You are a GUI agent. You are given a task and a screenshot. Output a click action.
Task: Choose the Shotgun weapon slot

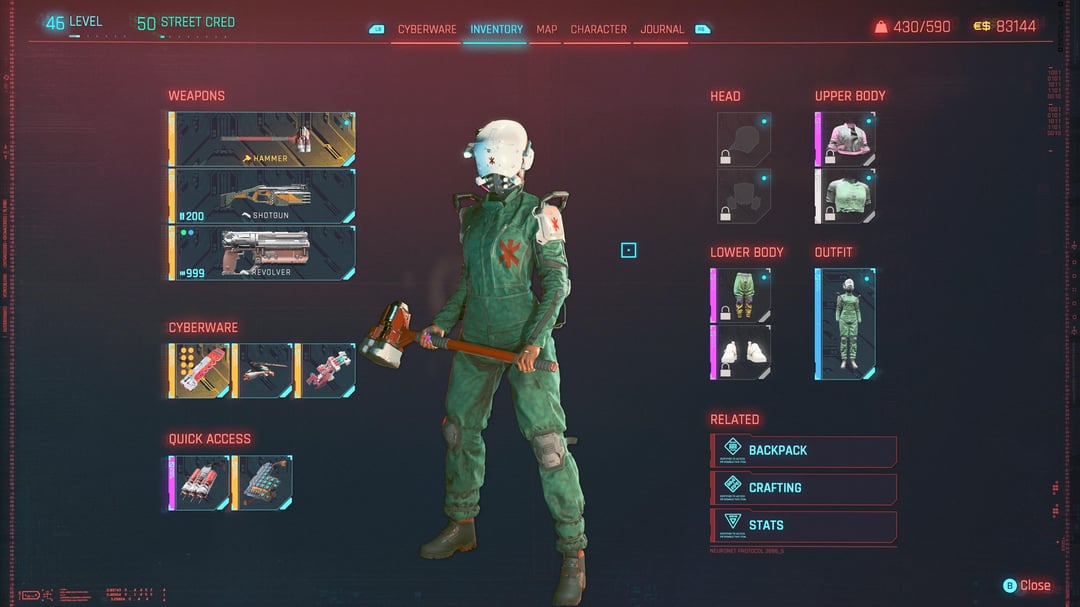[264, 196]
